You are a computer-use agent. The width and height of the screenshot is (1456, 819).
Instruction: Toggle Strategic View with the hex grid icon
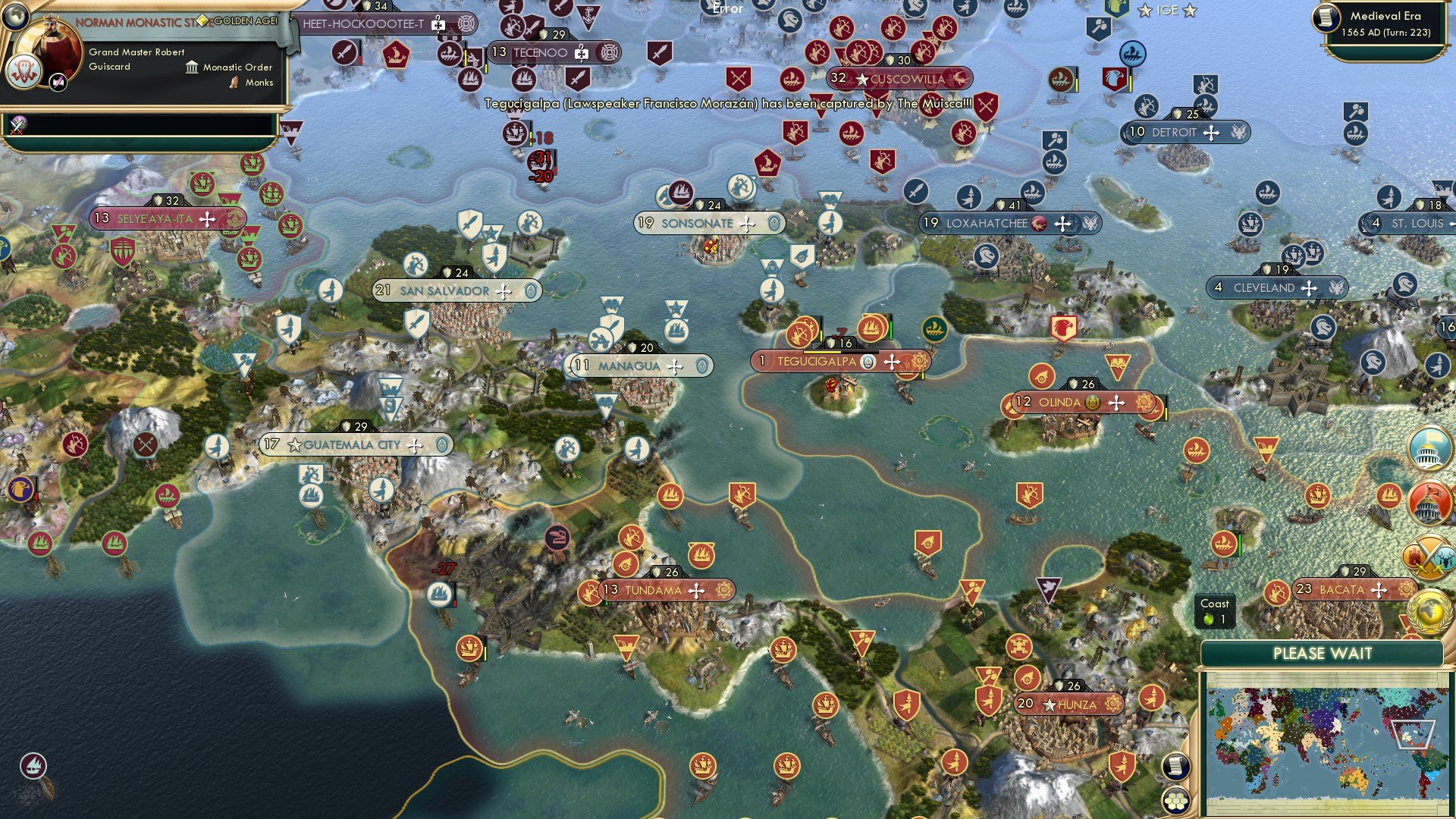[1175, 801]
